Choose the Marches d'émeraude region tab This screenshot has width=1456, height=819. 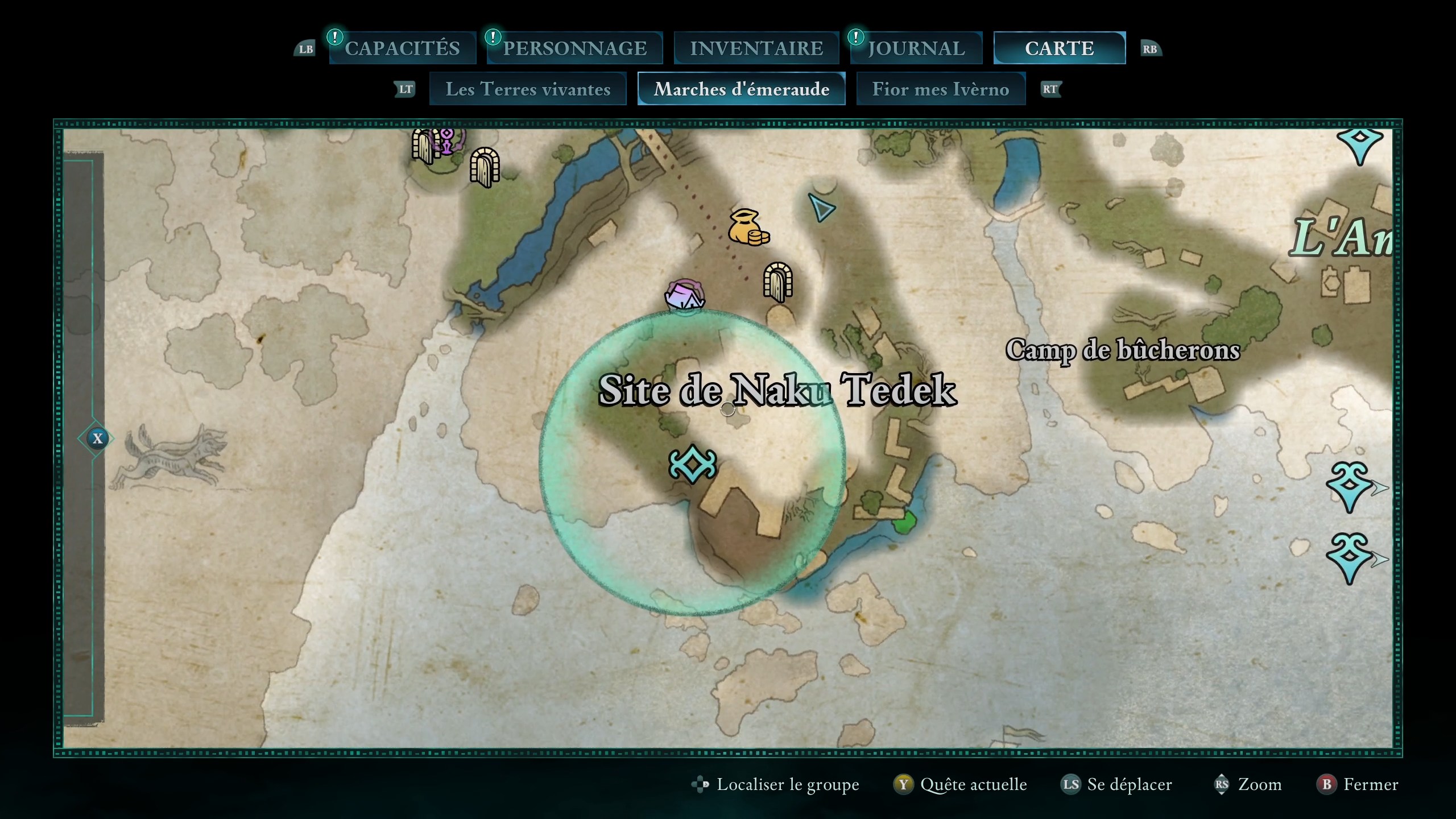click(741, 89)
